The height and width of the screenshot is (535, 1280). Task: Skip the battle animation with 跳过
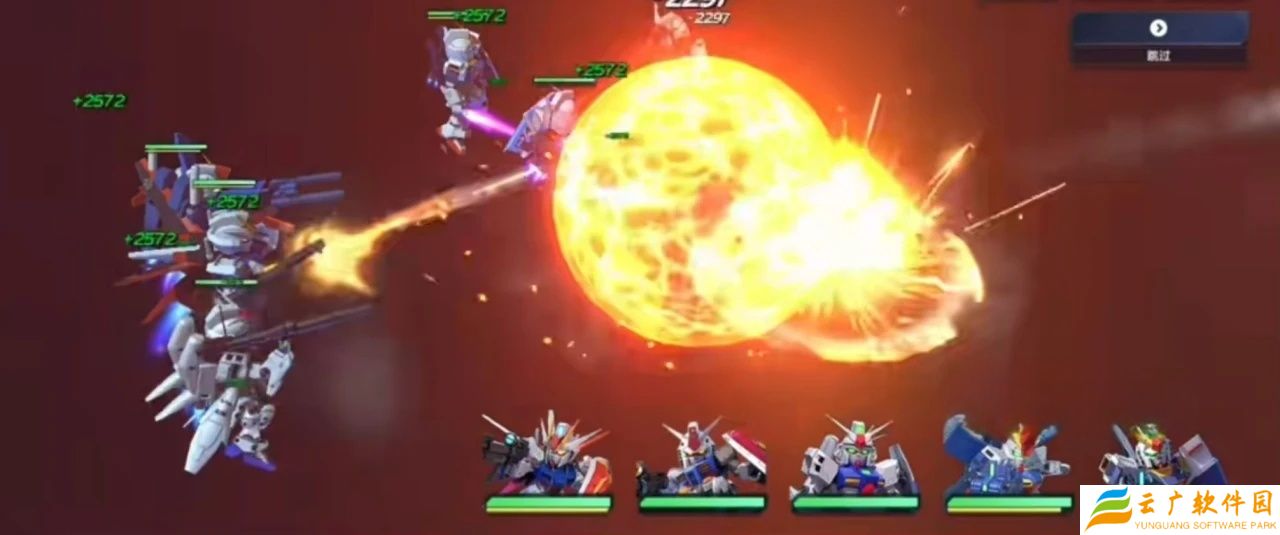pos(1159,37)
